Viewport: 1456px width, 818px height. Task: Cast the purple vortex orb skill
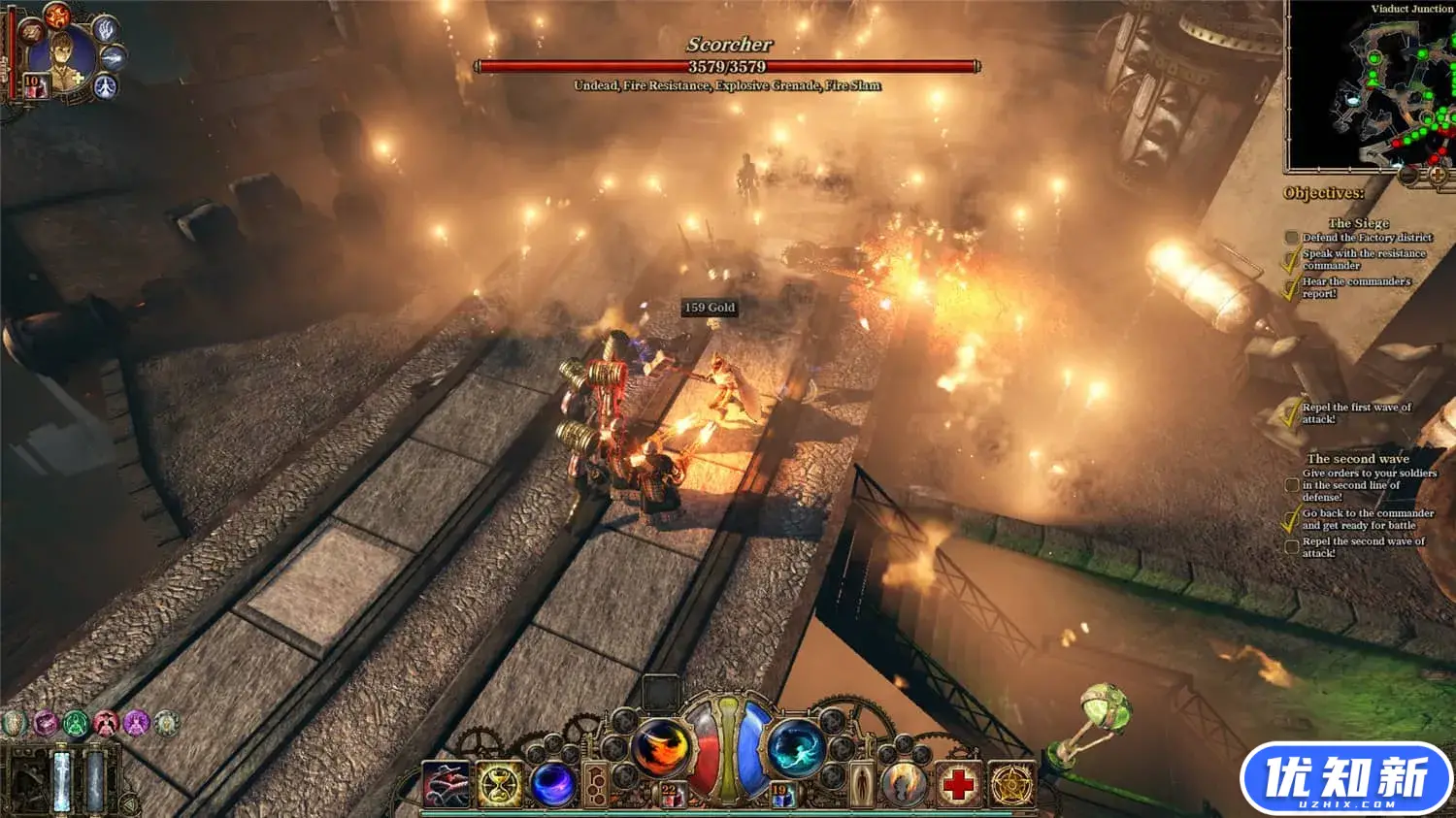point(552,784)
